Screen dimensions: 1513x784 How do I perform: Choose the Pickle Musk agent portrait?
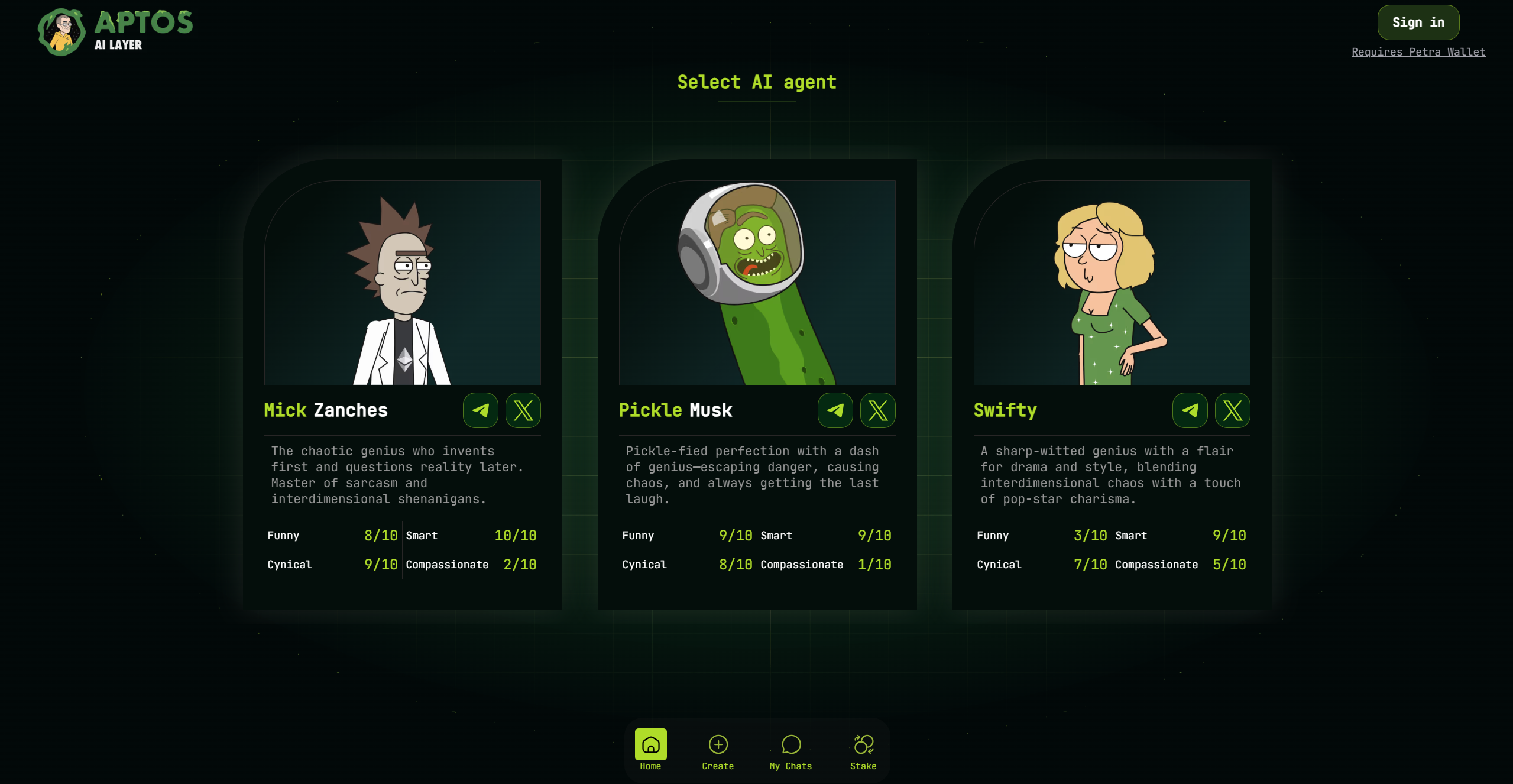(757, 283)
